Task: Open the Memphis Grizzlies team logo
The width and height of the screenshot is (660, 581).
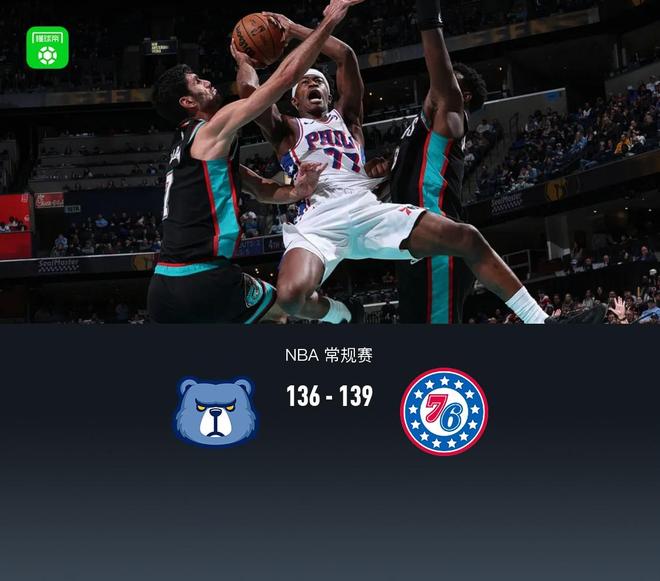Action: [x=216, y=411]
